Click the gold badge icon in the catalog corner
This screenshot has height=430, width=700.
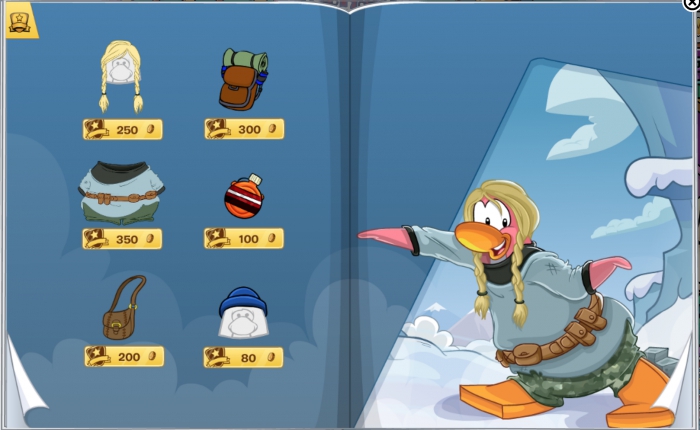click(20, 21)
